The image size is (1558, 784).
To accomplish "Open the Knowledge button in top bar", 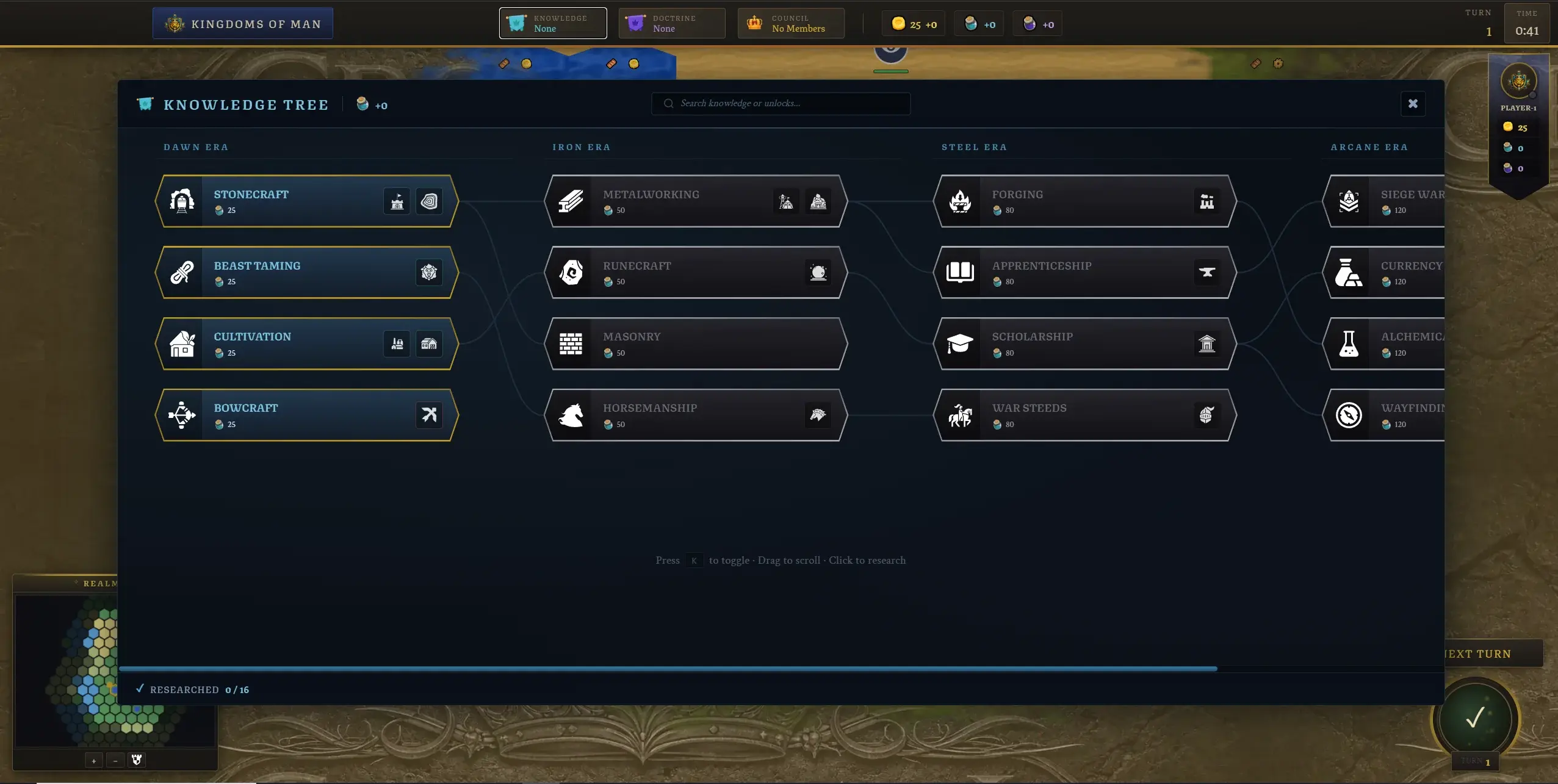I will pyautogui.click(x=553, y=23).
